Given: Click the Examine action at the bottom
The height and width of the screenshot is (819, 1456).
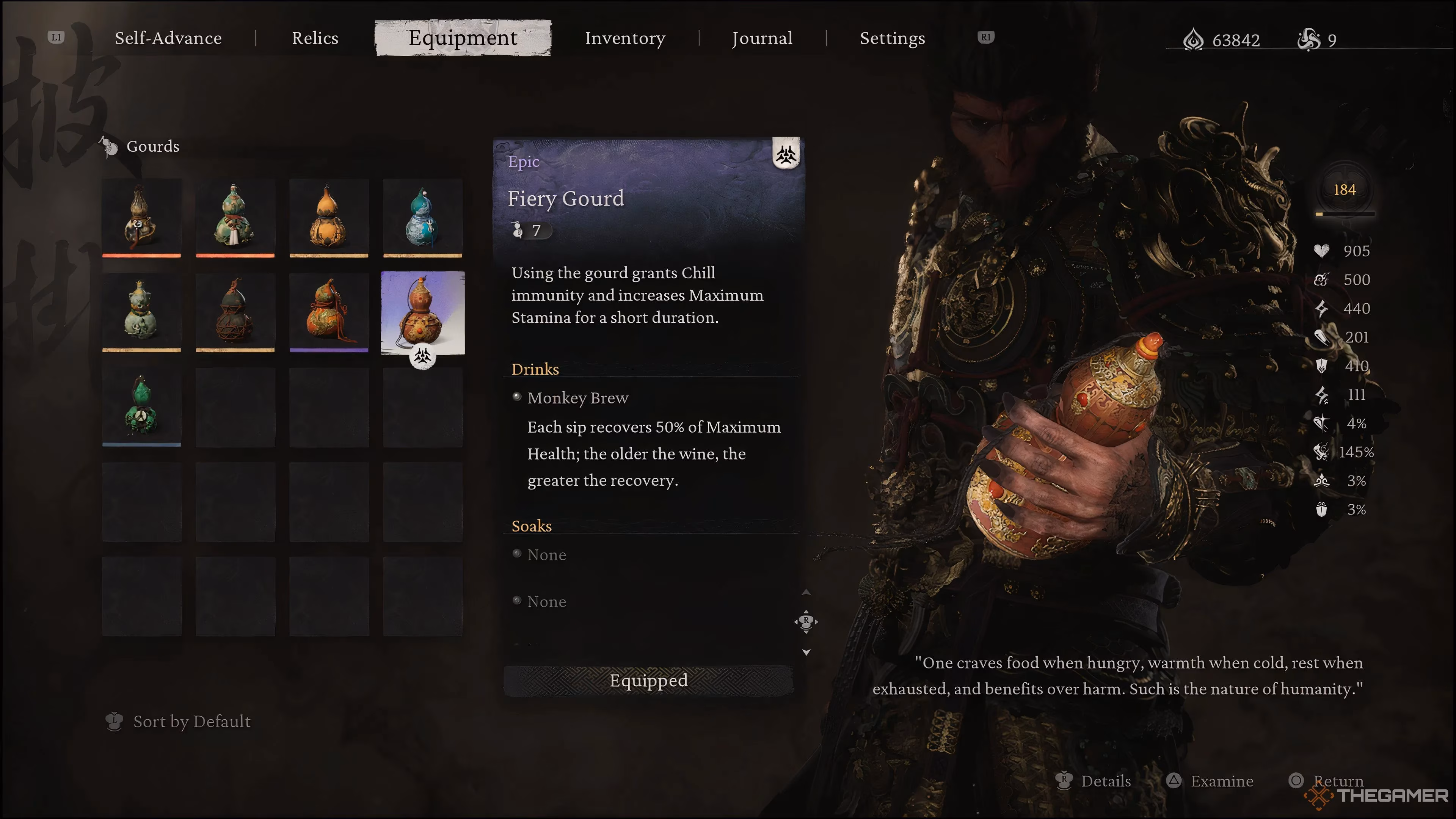Looking at the screenshot, I should (1222, 781).
